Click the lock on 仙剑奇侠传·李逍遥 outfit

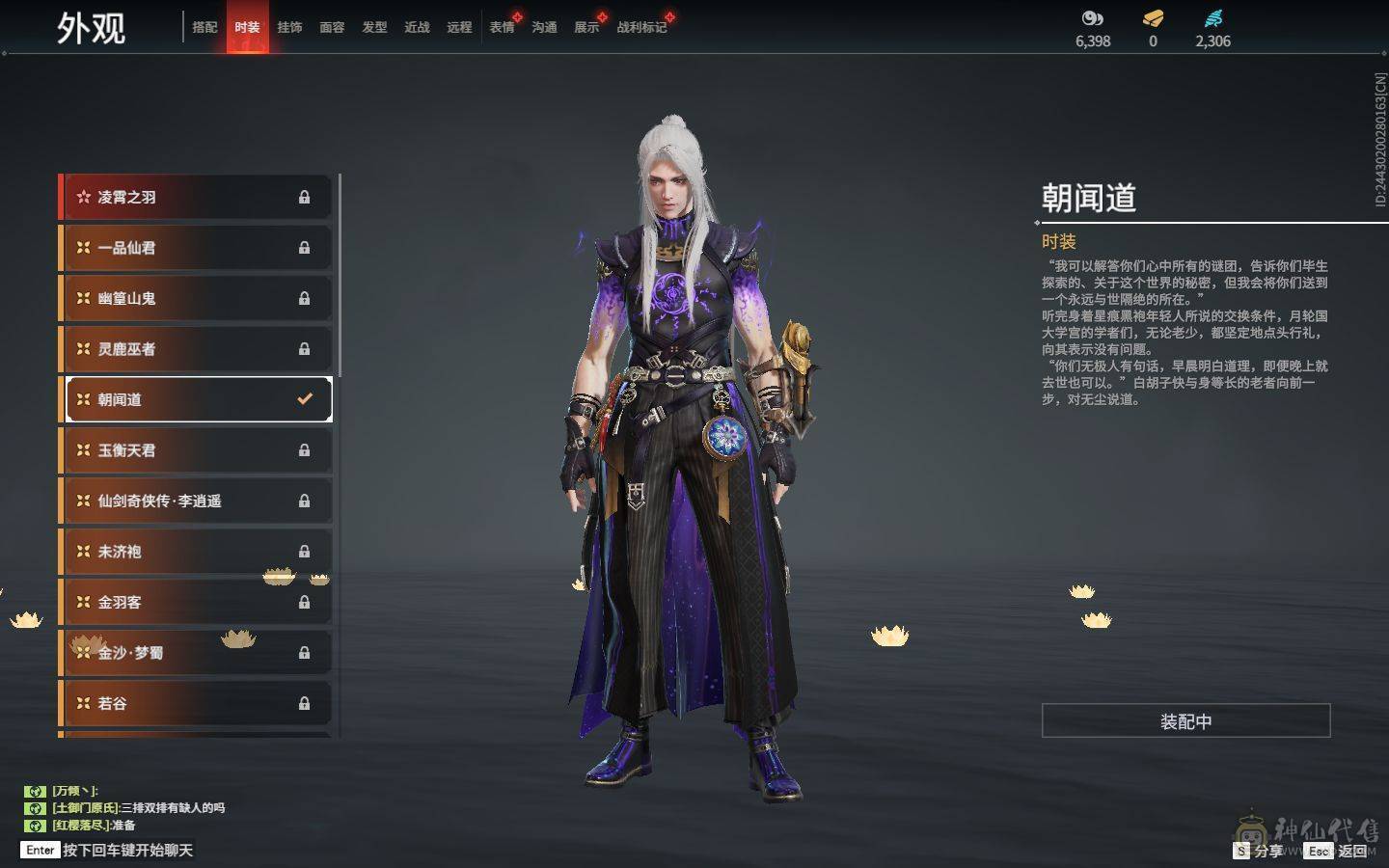point(304,501)
